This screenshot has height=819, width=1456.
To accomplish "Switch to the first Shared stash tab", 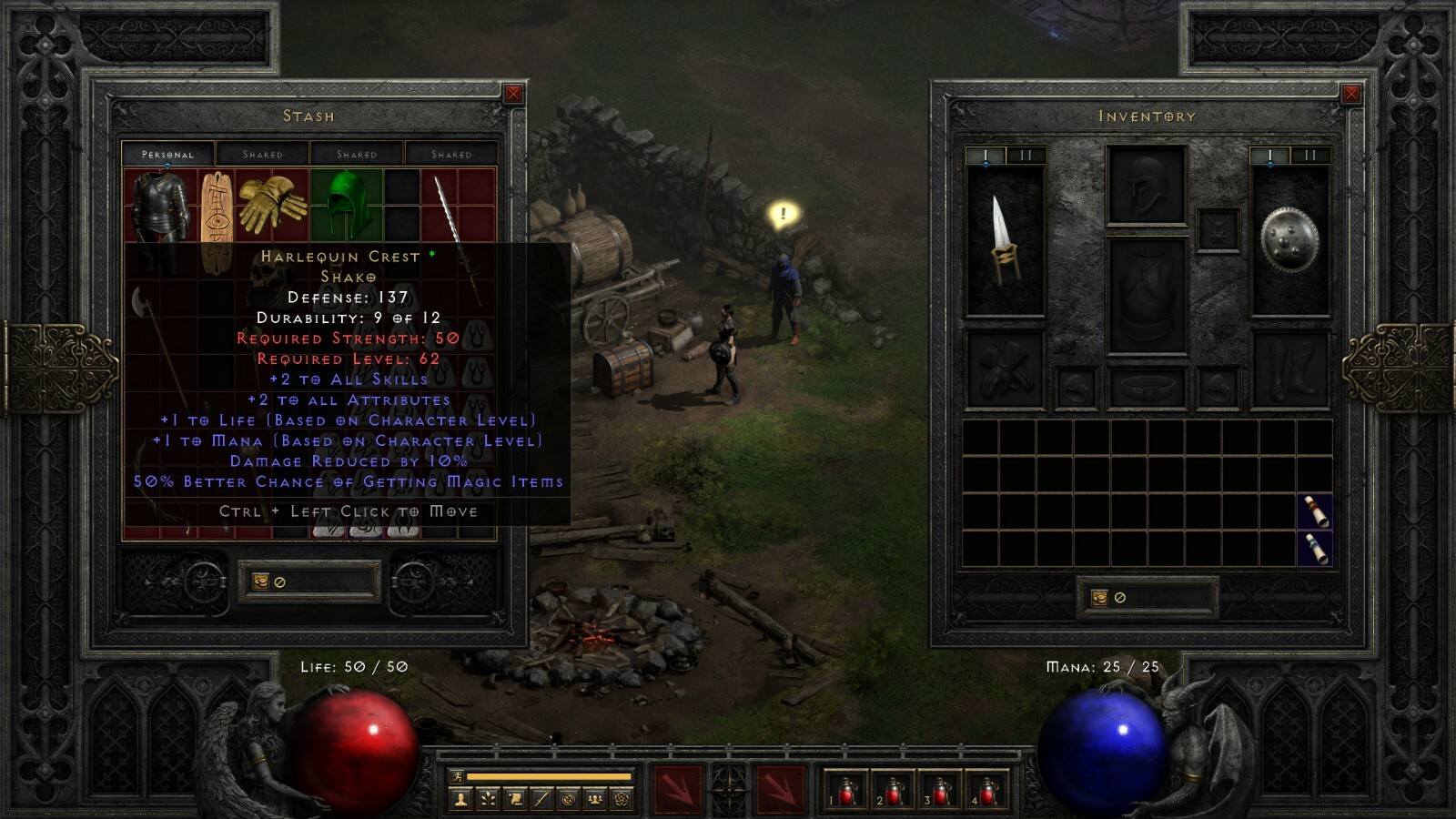I will coord(263,154).
